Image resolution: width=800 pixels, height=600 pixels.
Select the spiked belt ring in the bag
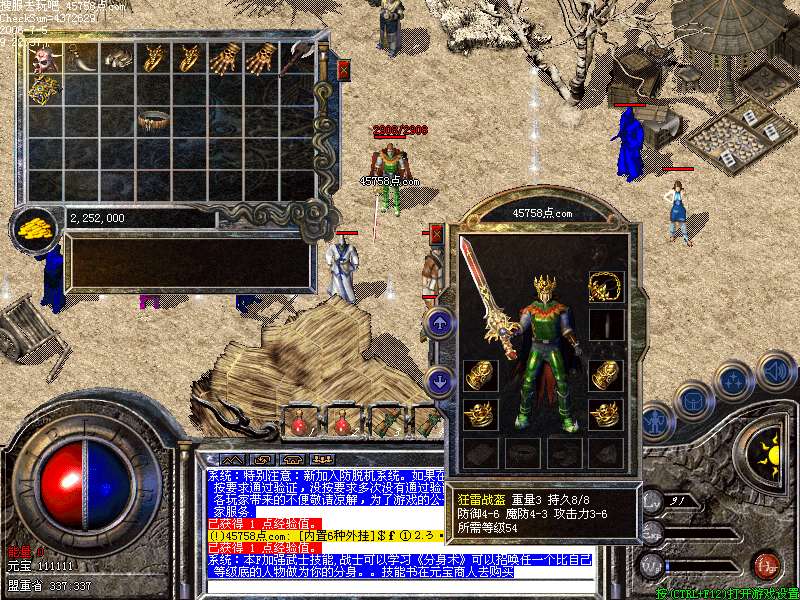click(x=153, y=121)
